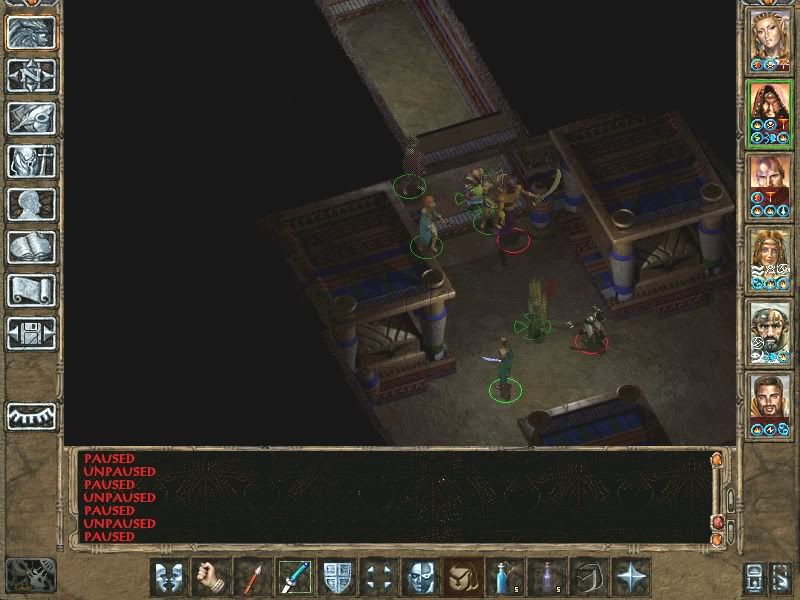Viewport: 800px width, 600px height.
Task: Click the rest eyelid button
Action: (x=31, y=415)
